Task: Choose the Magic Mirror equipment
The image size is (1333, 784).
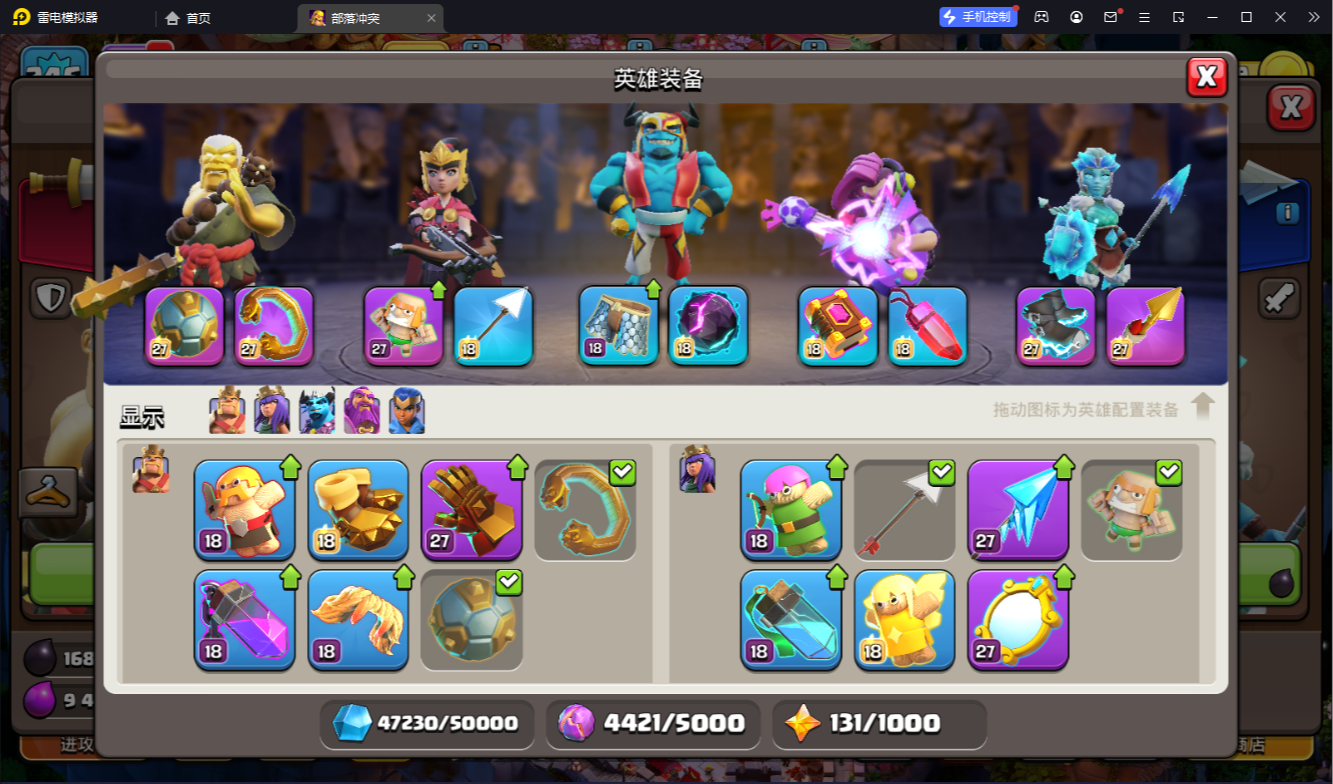Action: coord(1018,620)
